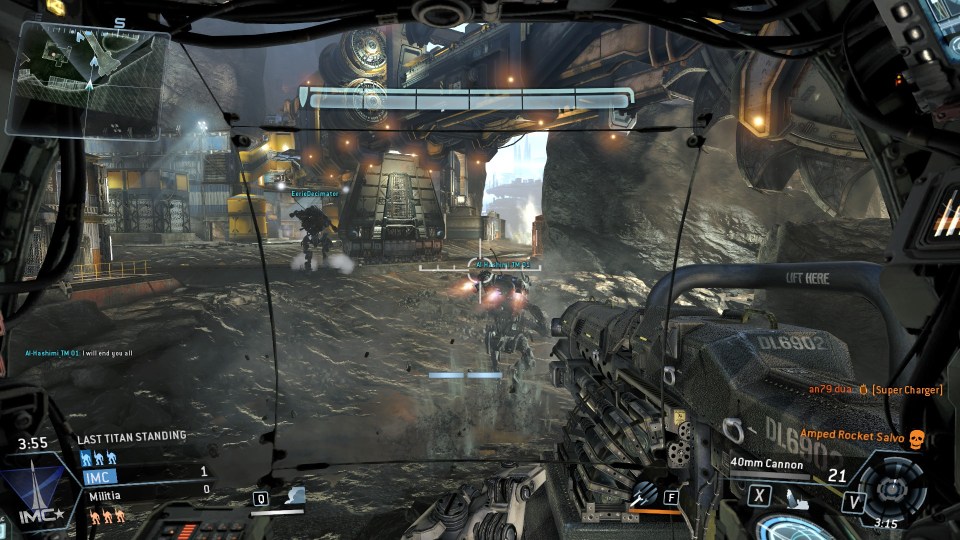Select the IMC faction emblem
Image resolution: width=960 pixels, height=540 pixels.
pyautogui.click(x=38, y=495)
